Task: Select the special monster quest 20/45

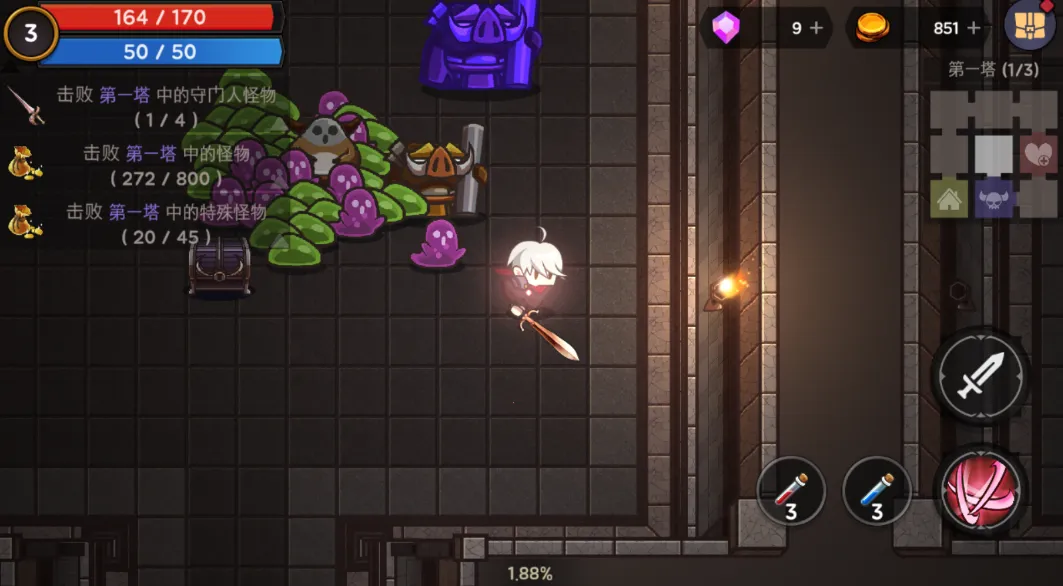Action: 150,224
